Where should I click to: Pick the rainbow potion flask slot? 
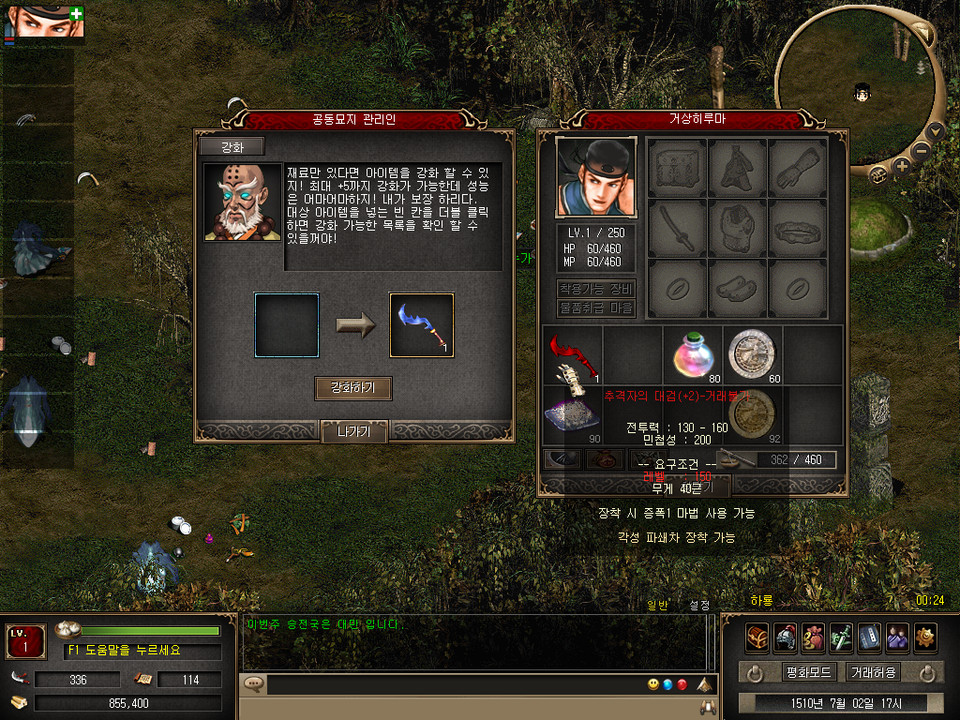tap(693, 355)
